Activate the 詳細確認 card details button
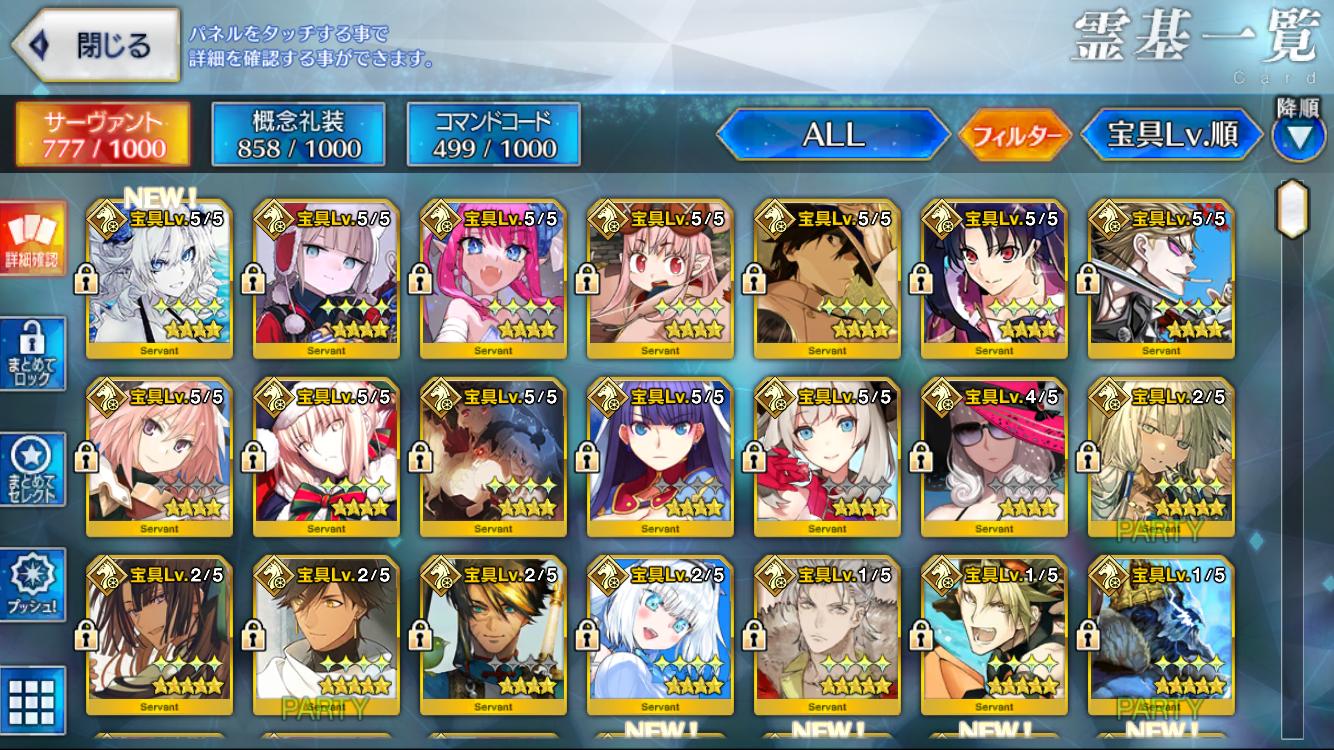Viewport: 1334px width, 750px height. pyautogui.click(x=33, y=239)
